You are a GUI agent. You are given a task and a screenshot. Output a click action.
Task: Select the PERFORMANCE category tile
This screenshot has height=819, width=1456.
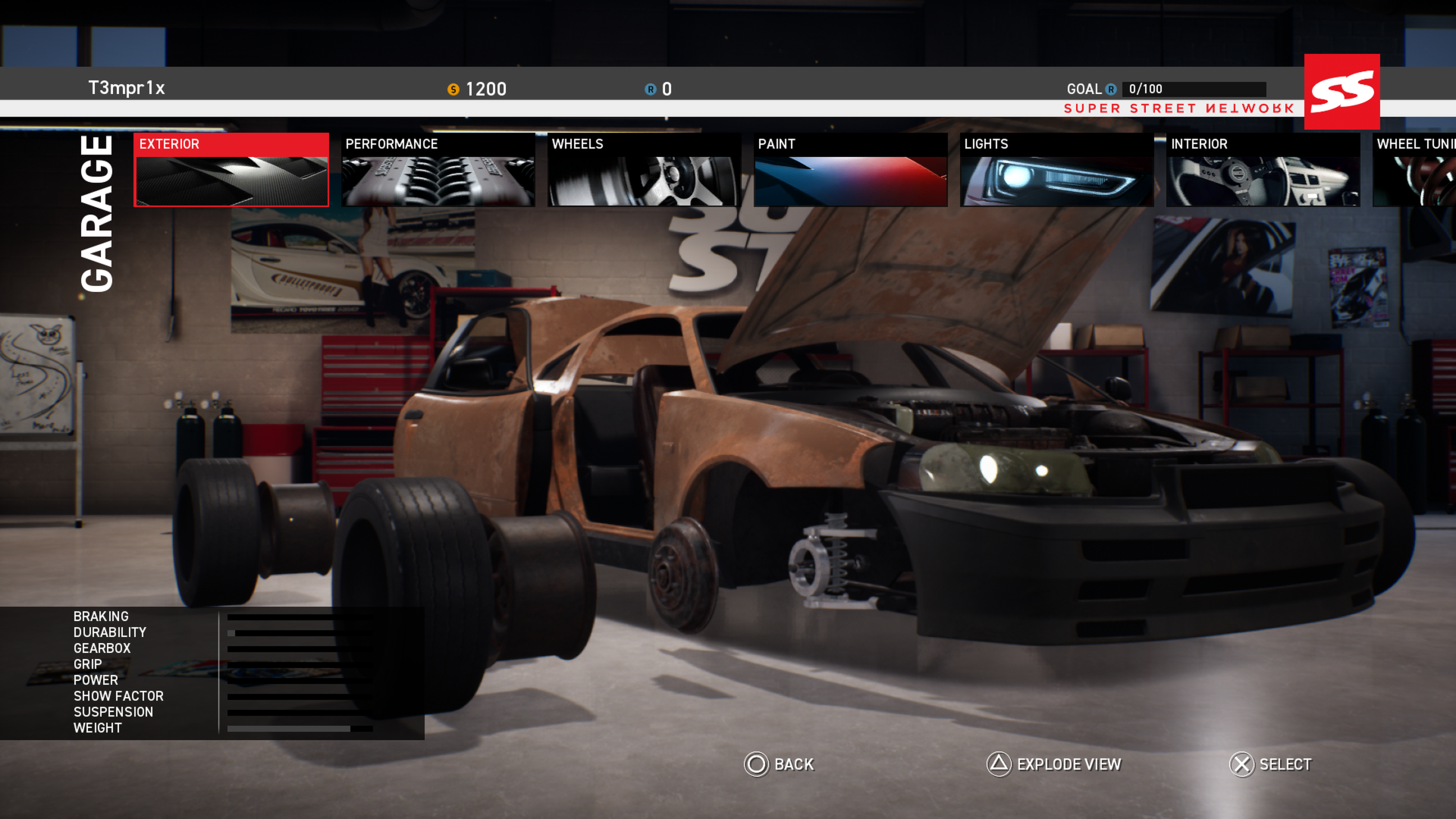(x=438, y=168)
